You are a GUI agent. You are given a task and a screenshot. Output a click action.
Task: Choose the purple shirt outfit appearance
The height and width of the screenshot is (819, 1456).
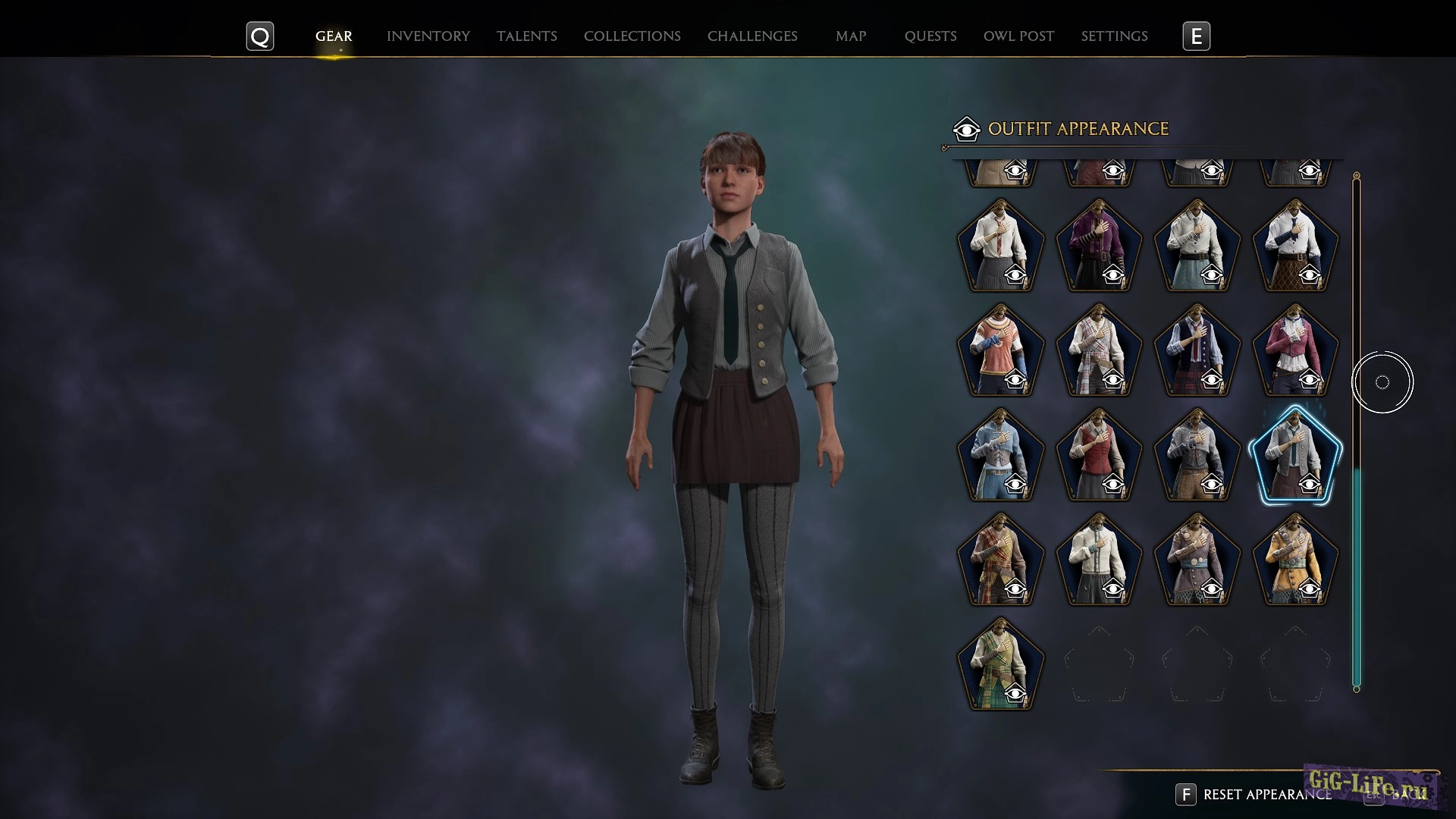point(1098,246)
